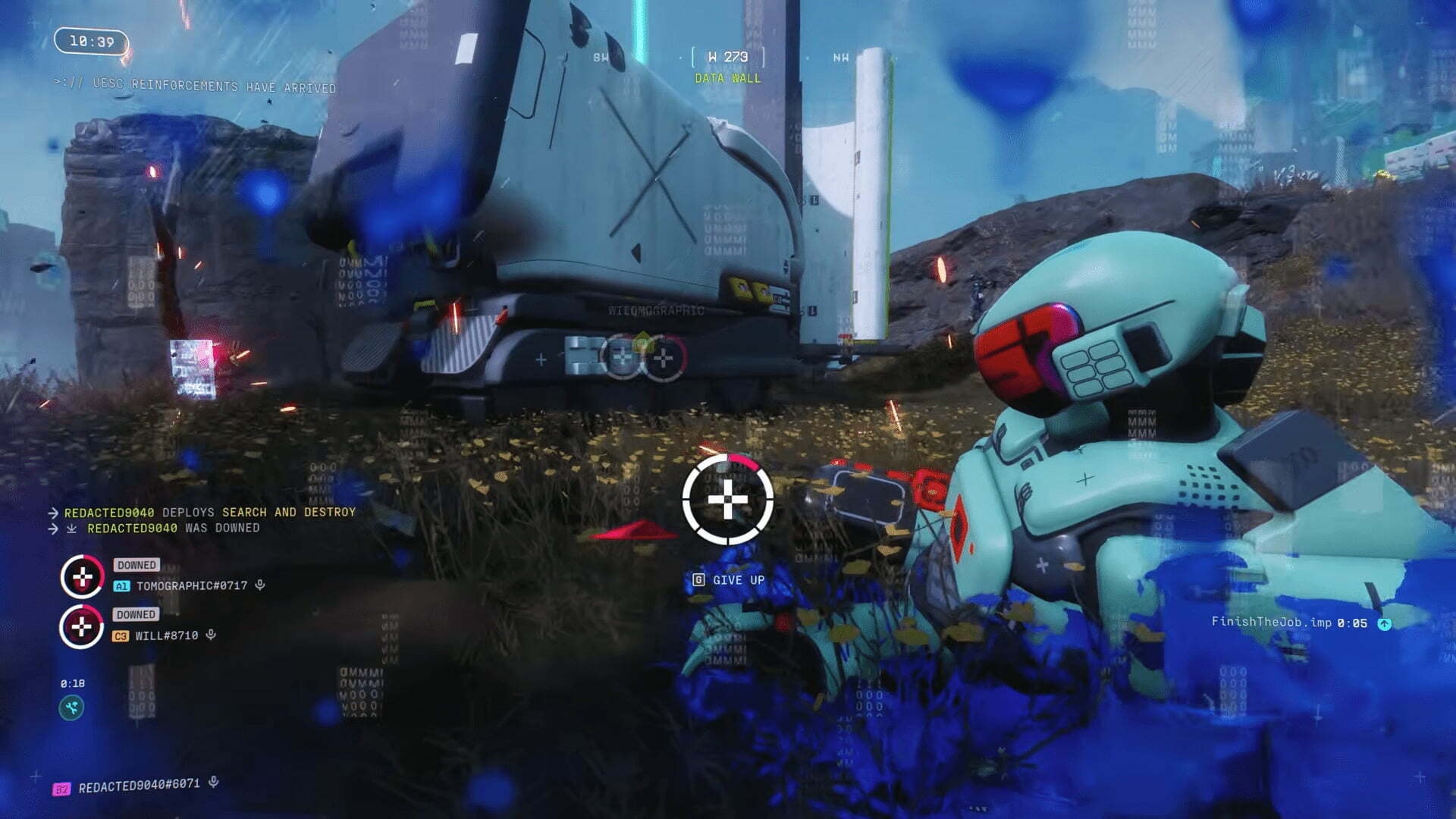
Task: Click the W 273 compass heading
Action: [727, 57]
